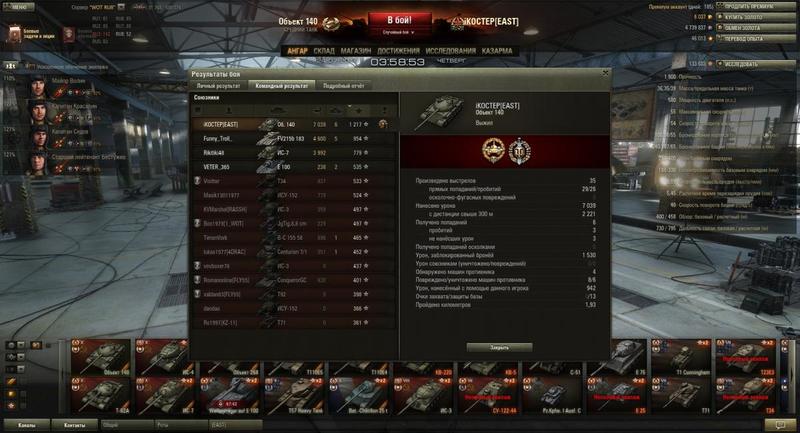Open the КАЗАРМА section
800x433 pixels.
pos(497,49)
